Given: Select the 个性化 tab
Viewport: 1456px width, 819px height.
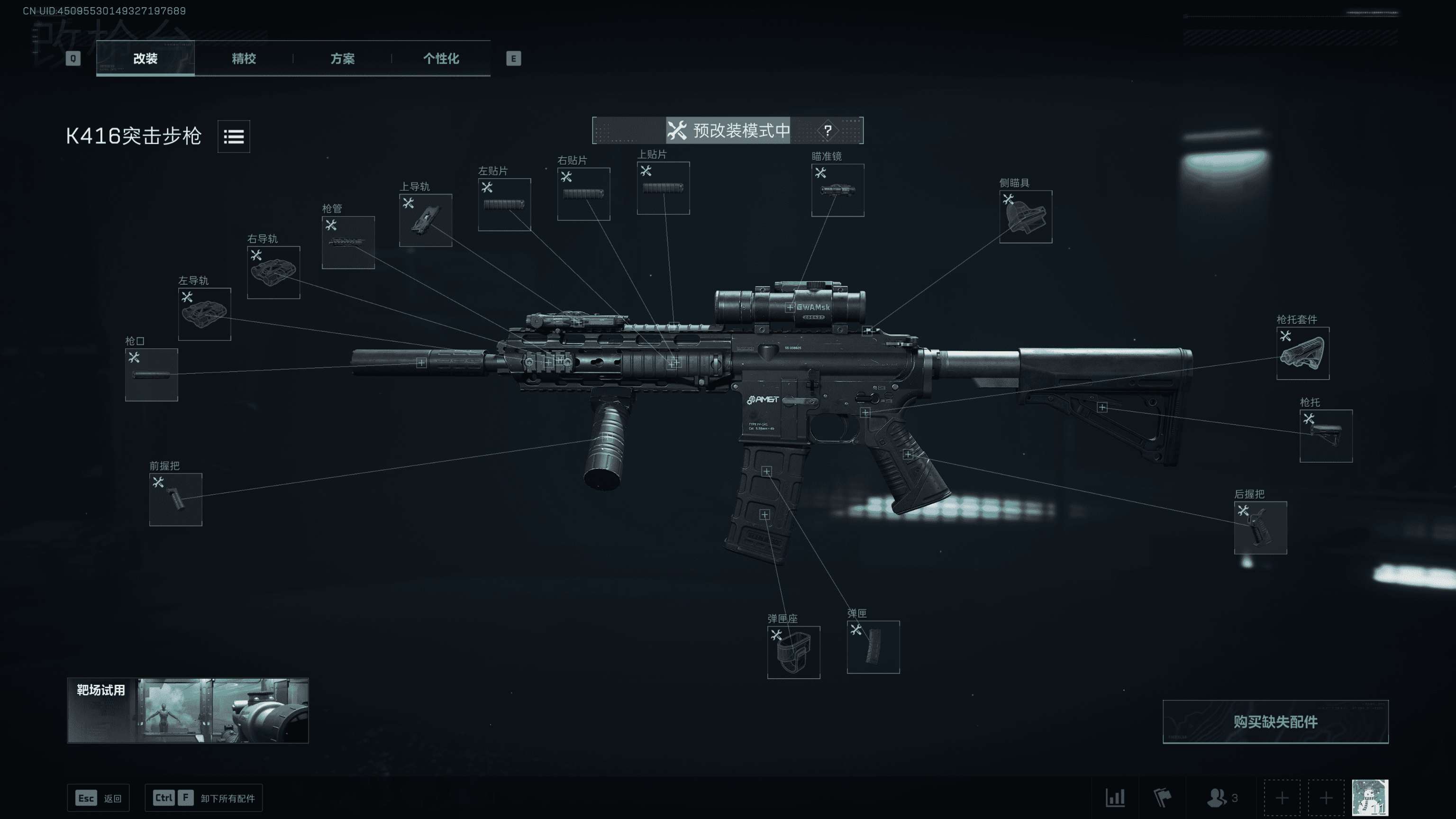Looking at the screenshot, I should [441, 58].
